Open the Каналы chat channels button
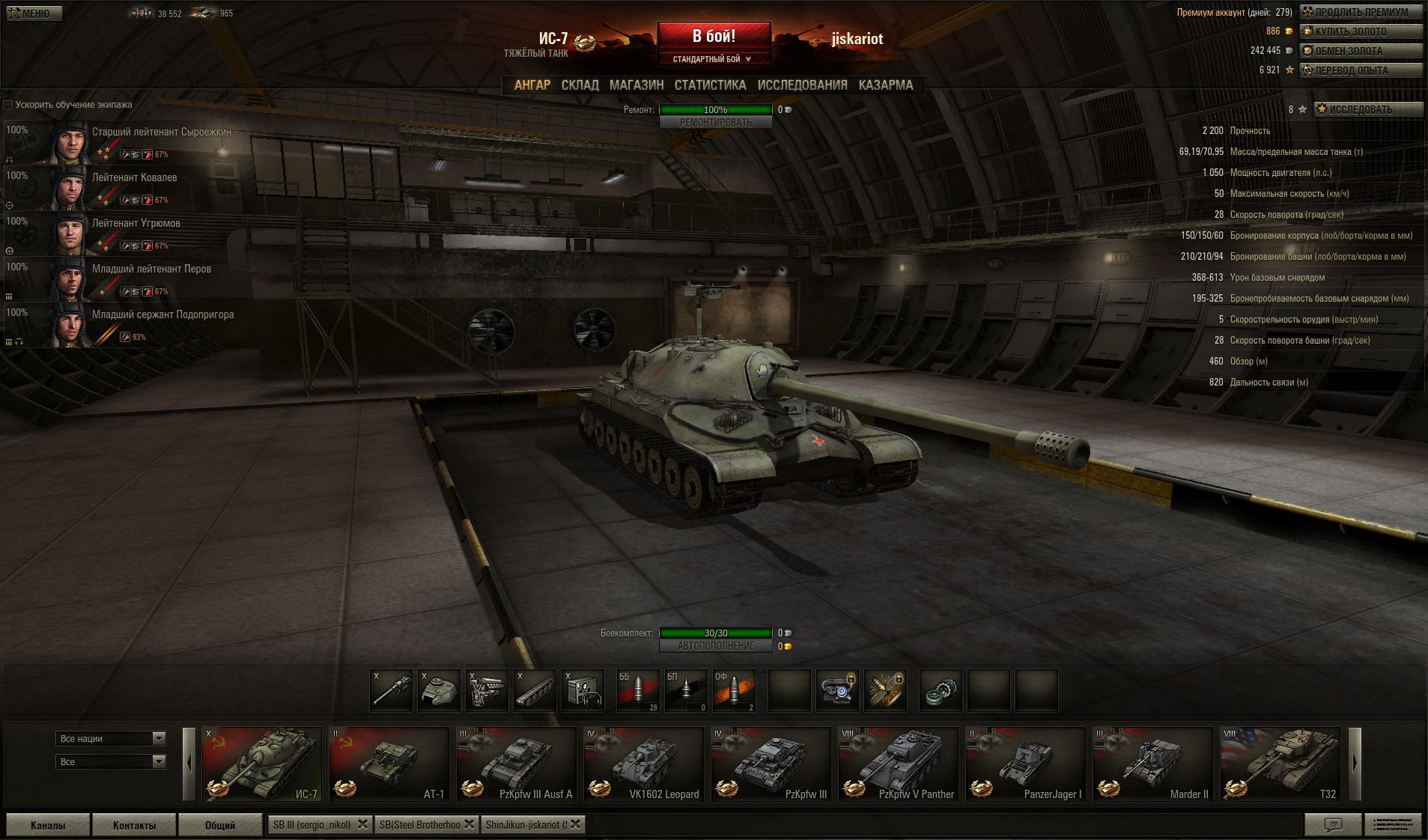The image size is (1428, 840). point(48,825)
